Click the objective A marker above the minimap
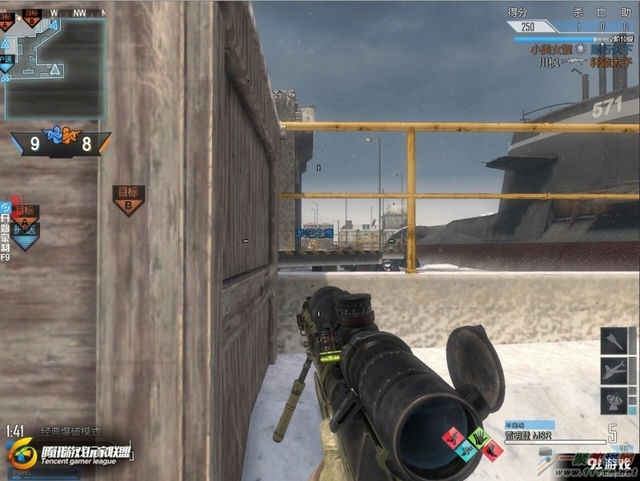The image size is (640, 481). (x=8, y=20)
